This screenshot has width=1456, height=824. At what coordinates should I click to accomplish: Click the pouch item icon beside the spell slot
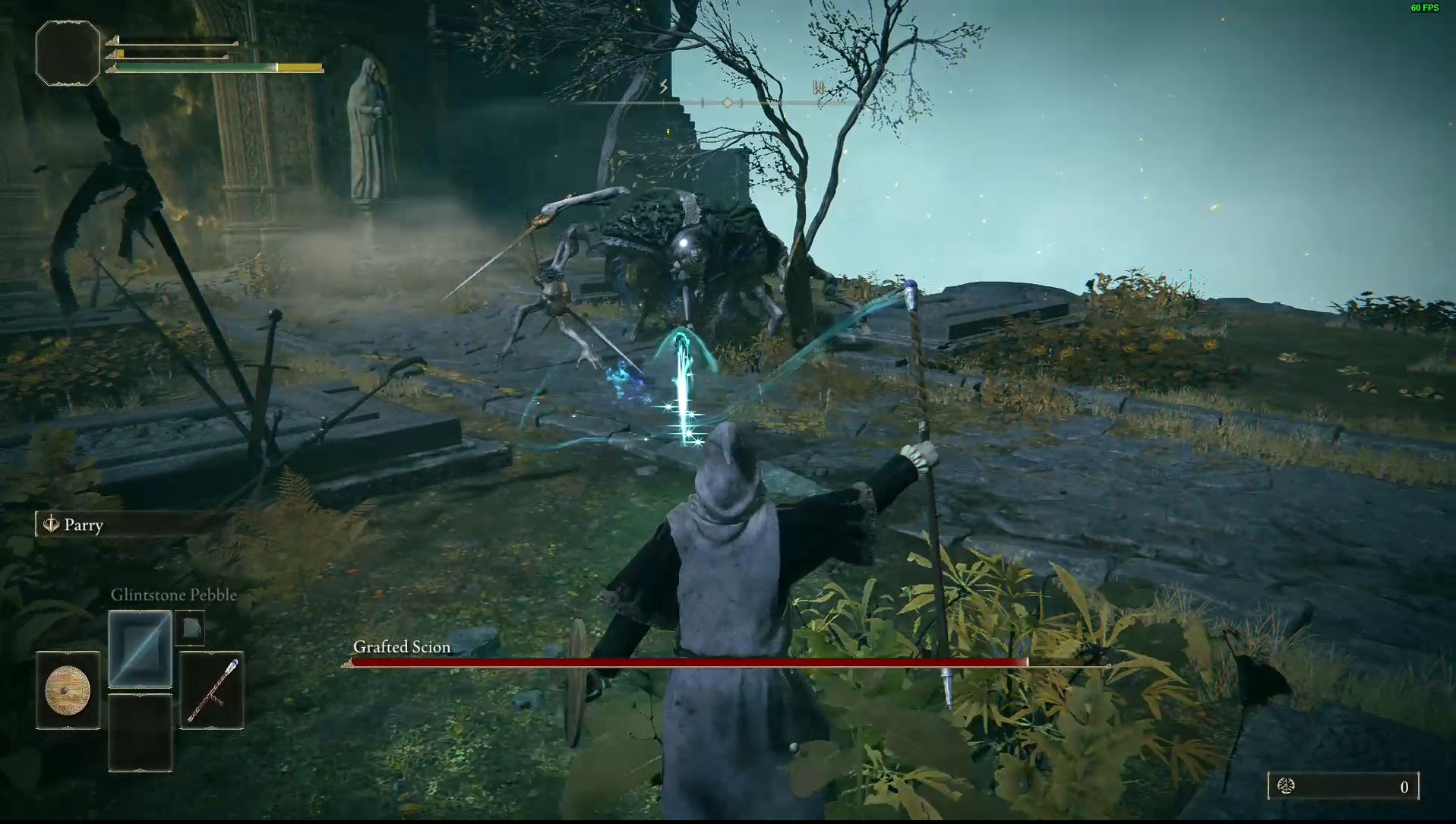(191, 627)
